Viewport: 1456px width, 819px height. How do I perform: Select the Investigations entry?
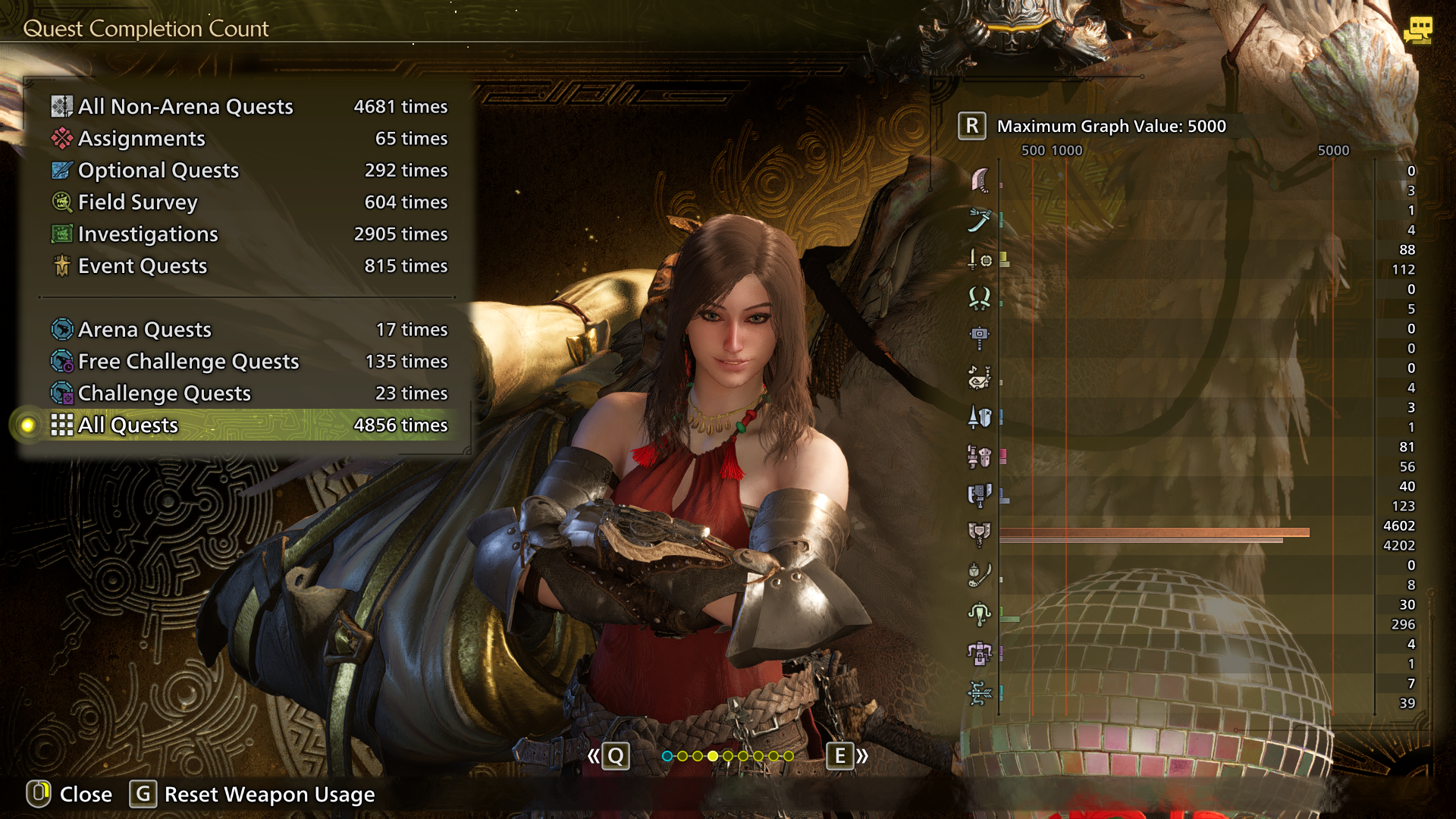click(249, 234)
